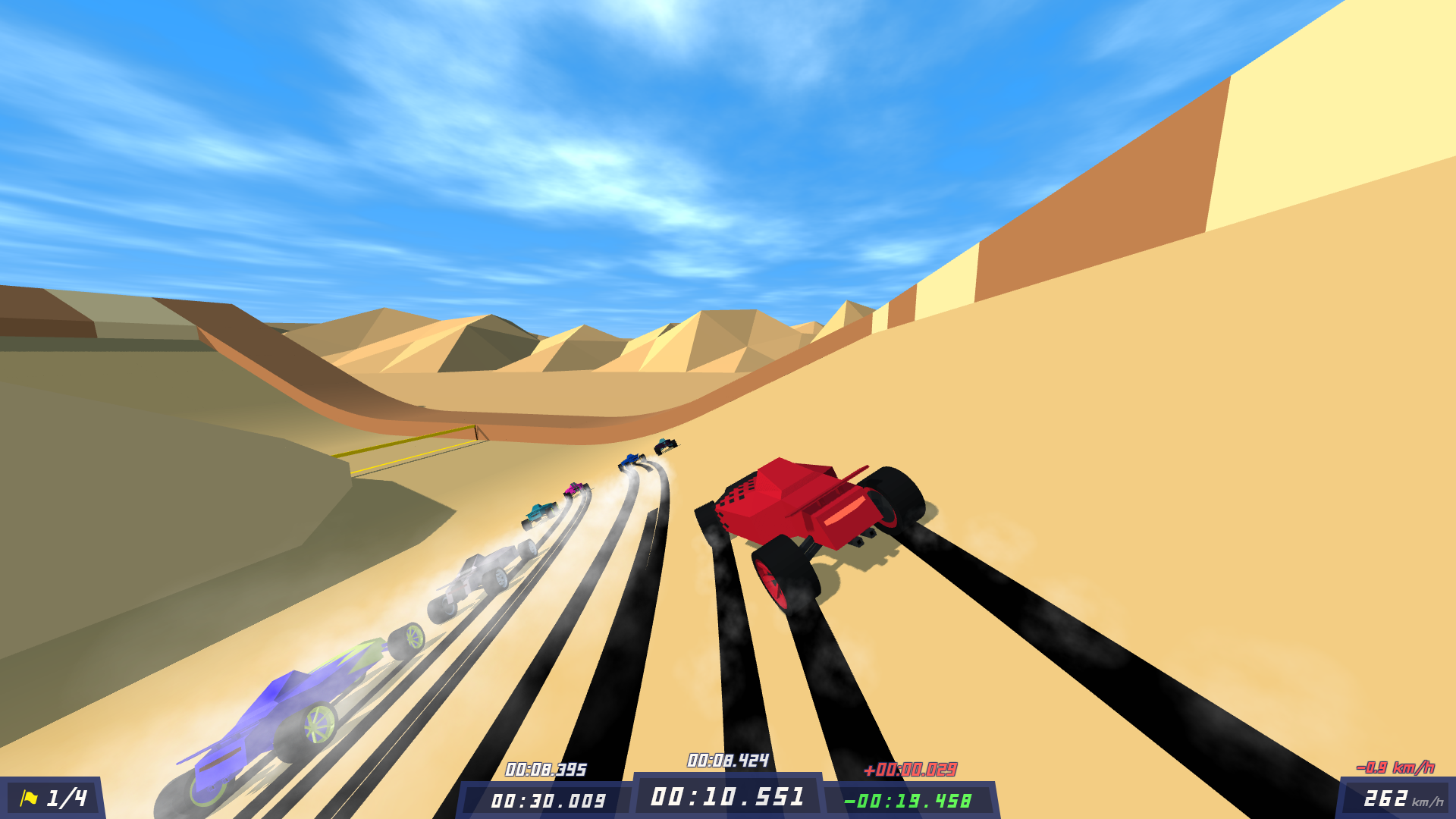Select the total time 00:30.009 tab
The width and height of the screenshot is (1456, 819).
coord(548,799)
